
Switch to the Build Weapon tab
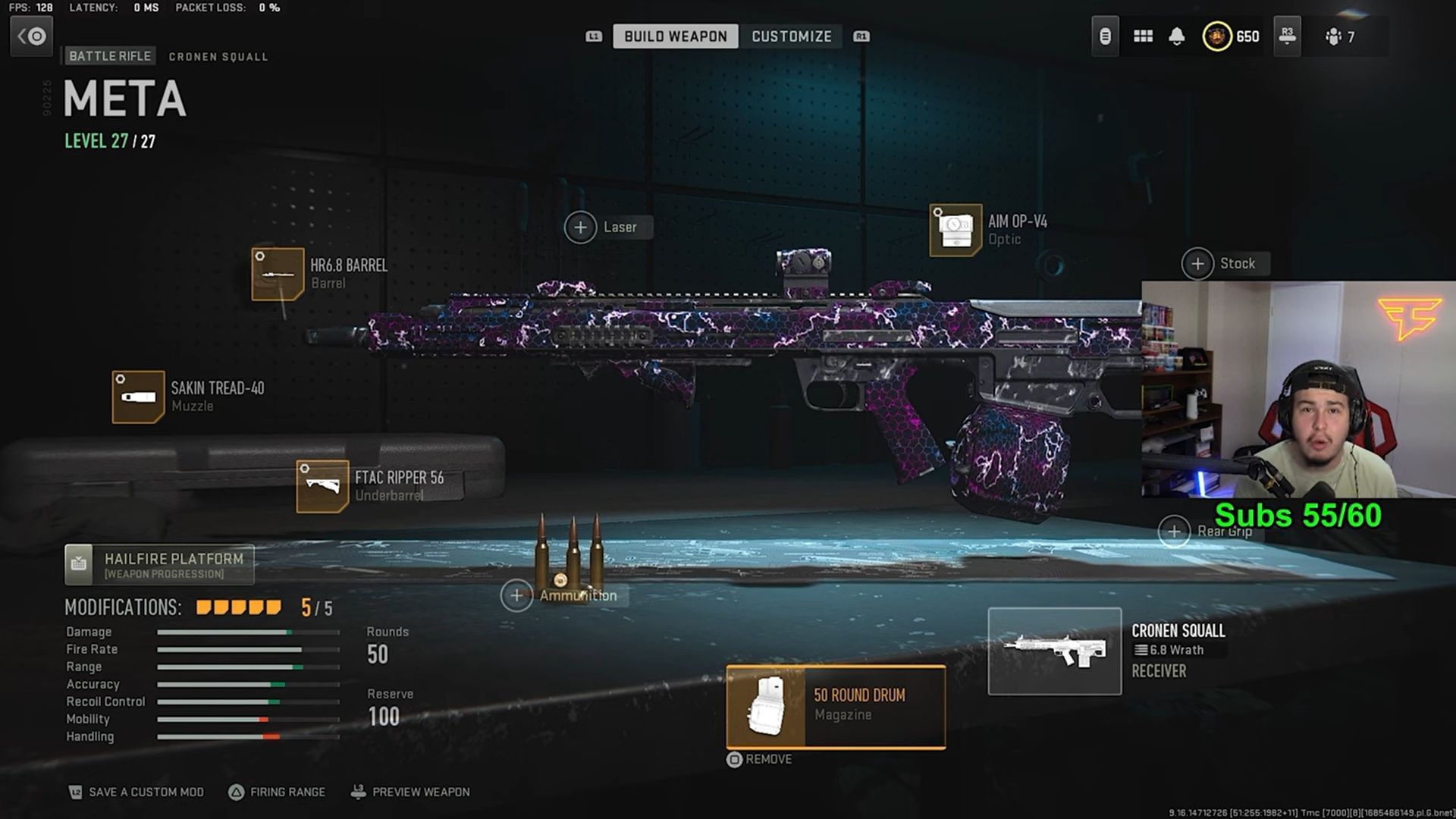click(675, 36)
